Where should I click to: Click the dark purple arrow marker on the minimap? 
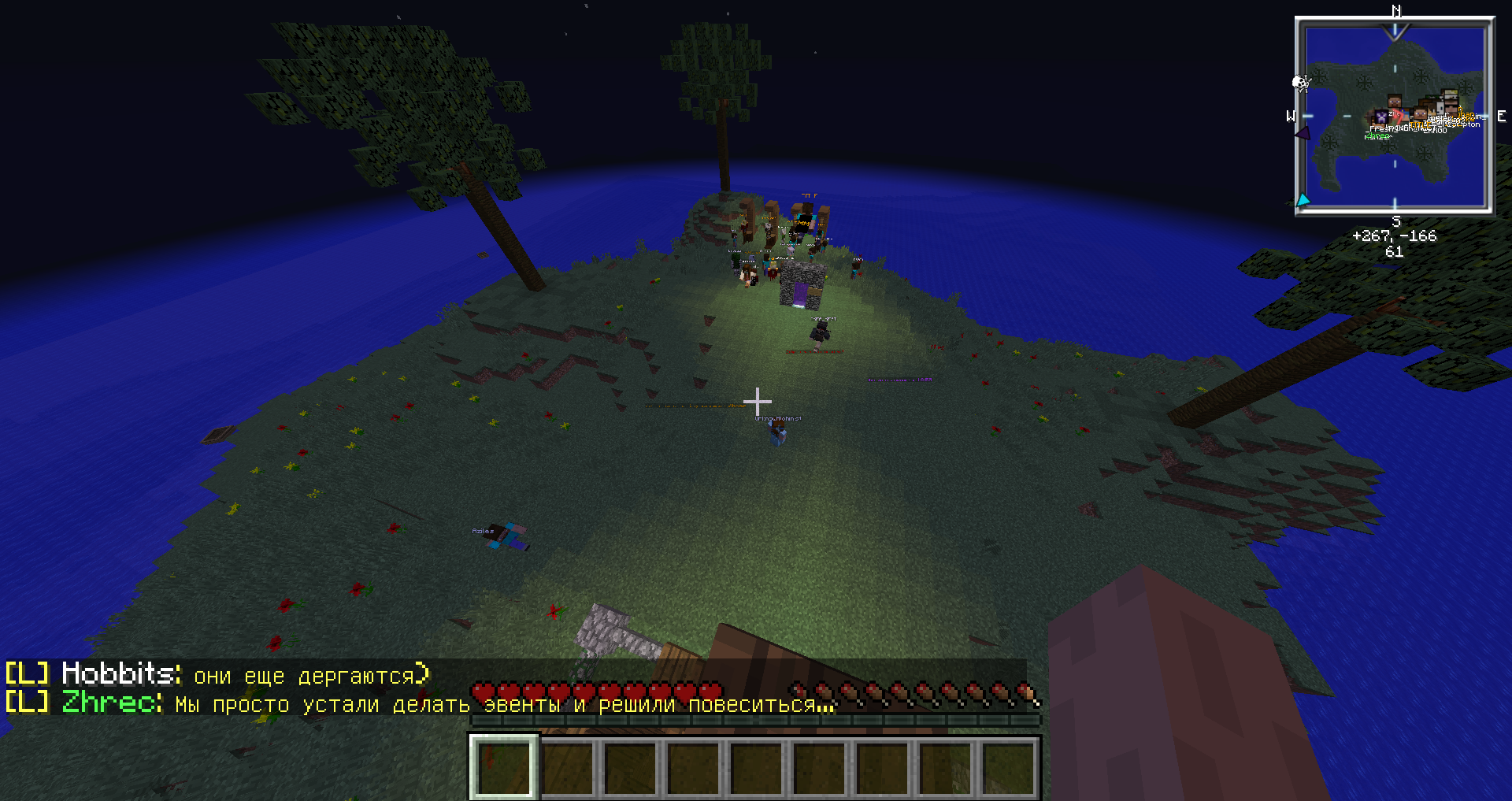1303,133
